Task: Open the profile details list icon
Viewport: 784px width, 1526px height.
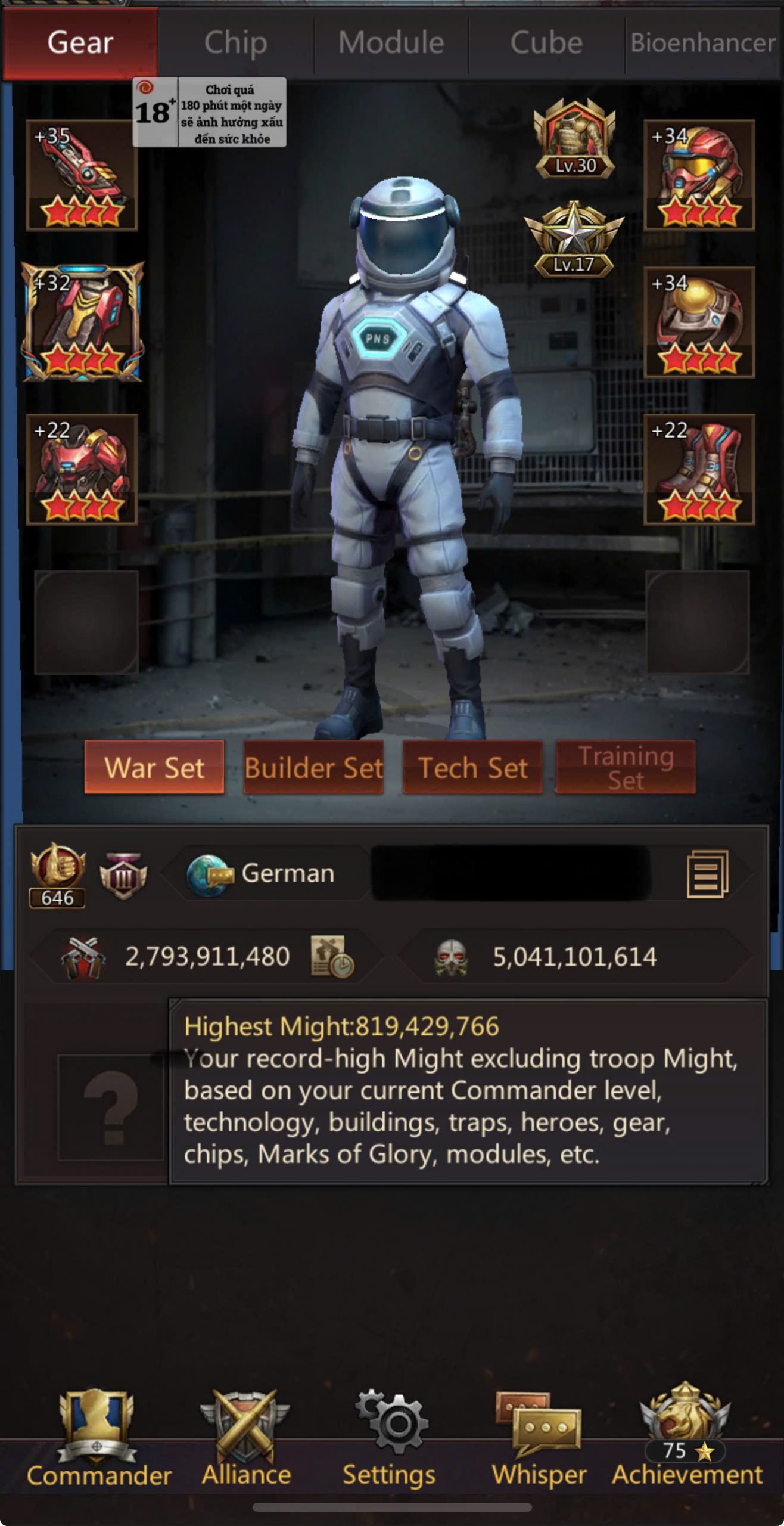Action: 707,874
